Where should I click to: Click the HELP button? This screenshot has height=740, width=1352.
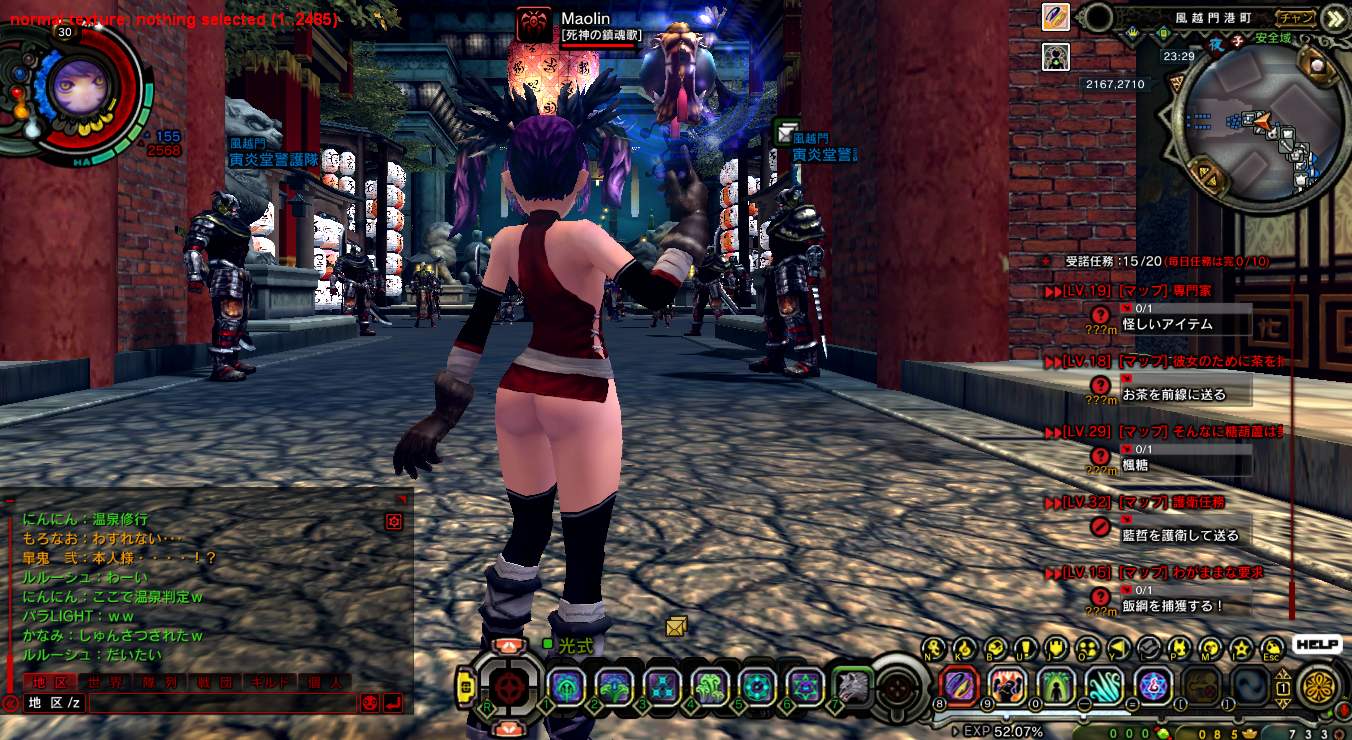tap(1316, 645)
